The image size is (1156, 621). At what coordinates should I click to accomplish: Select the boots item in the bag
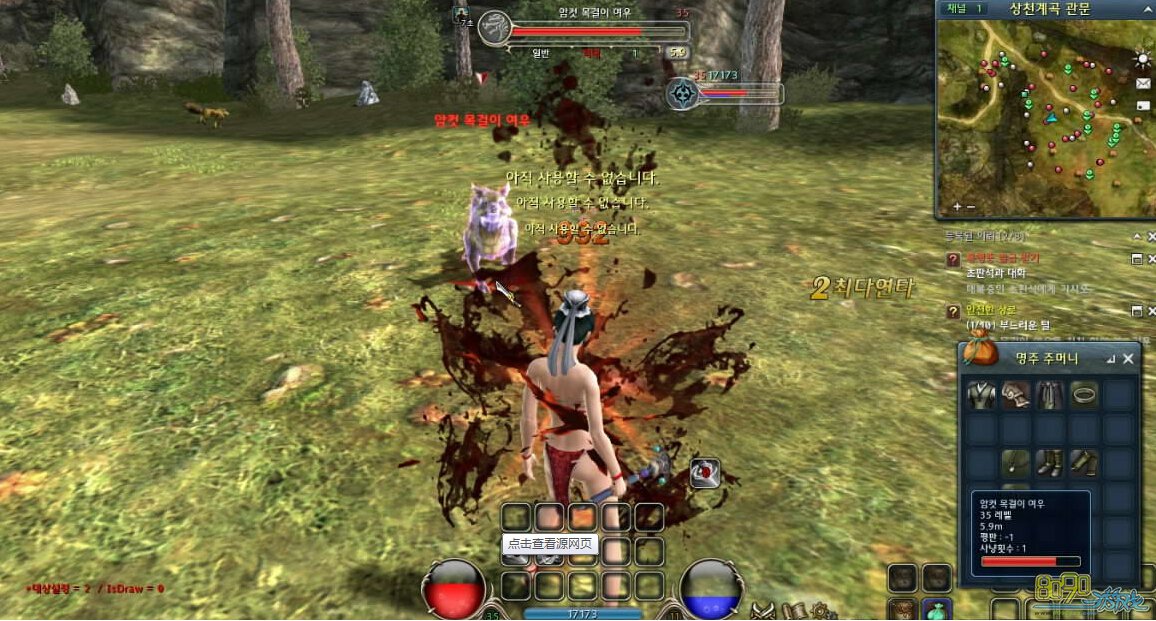pos(1050,463)
